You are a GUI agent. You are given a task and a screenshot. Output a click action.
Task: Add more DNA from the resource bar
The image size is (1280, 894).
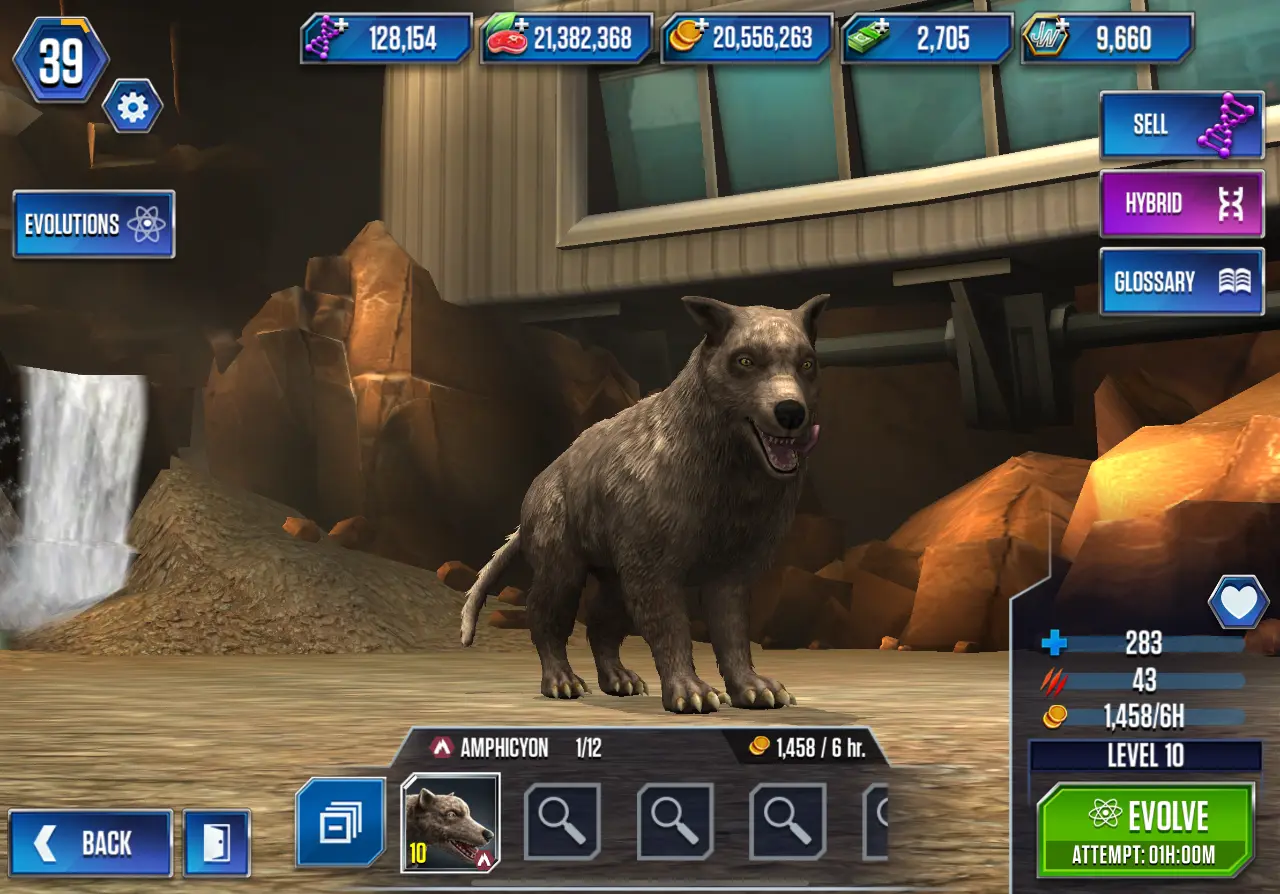click(x=387, y=39)
